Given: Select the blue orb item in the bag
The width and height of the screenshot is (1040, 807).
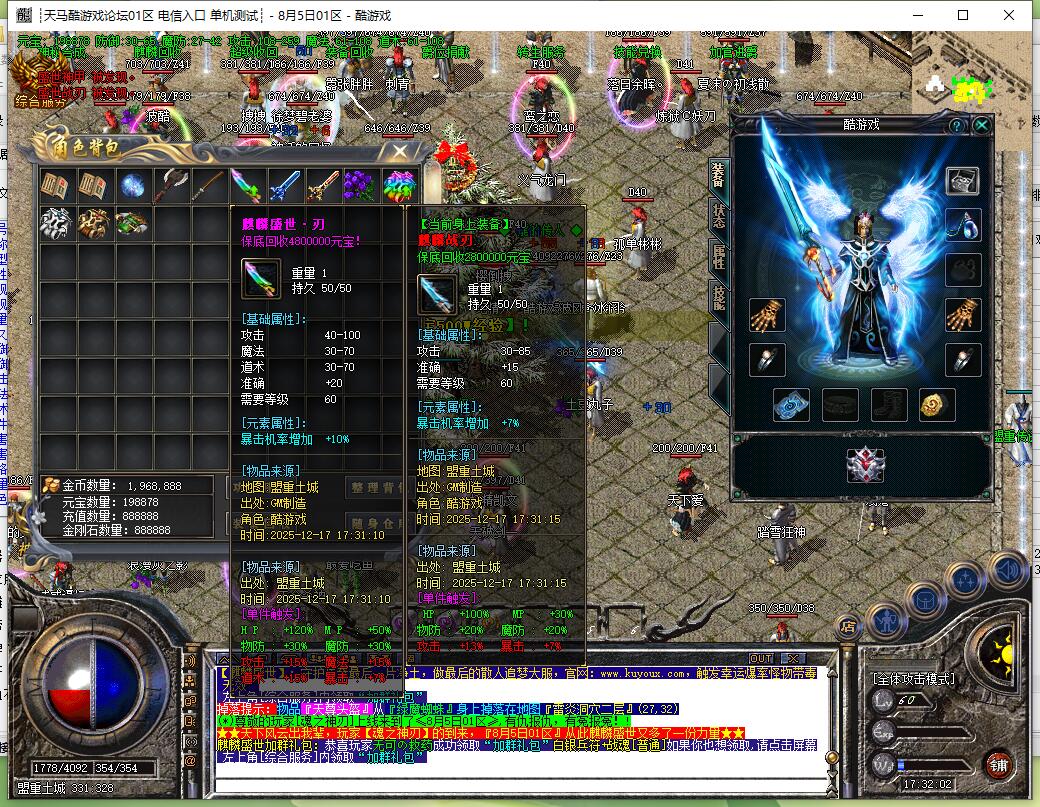Looking at the screenshot, I should (132, 186).
